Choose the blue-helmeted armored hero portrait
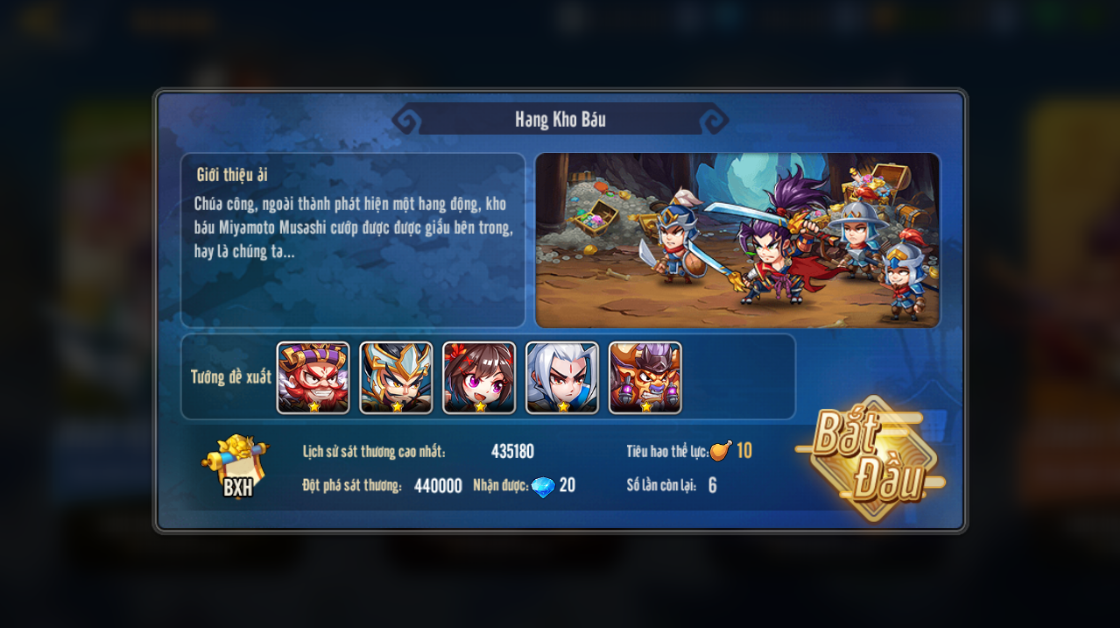Viewport: 1120px width, 628px height. [396, 378]
